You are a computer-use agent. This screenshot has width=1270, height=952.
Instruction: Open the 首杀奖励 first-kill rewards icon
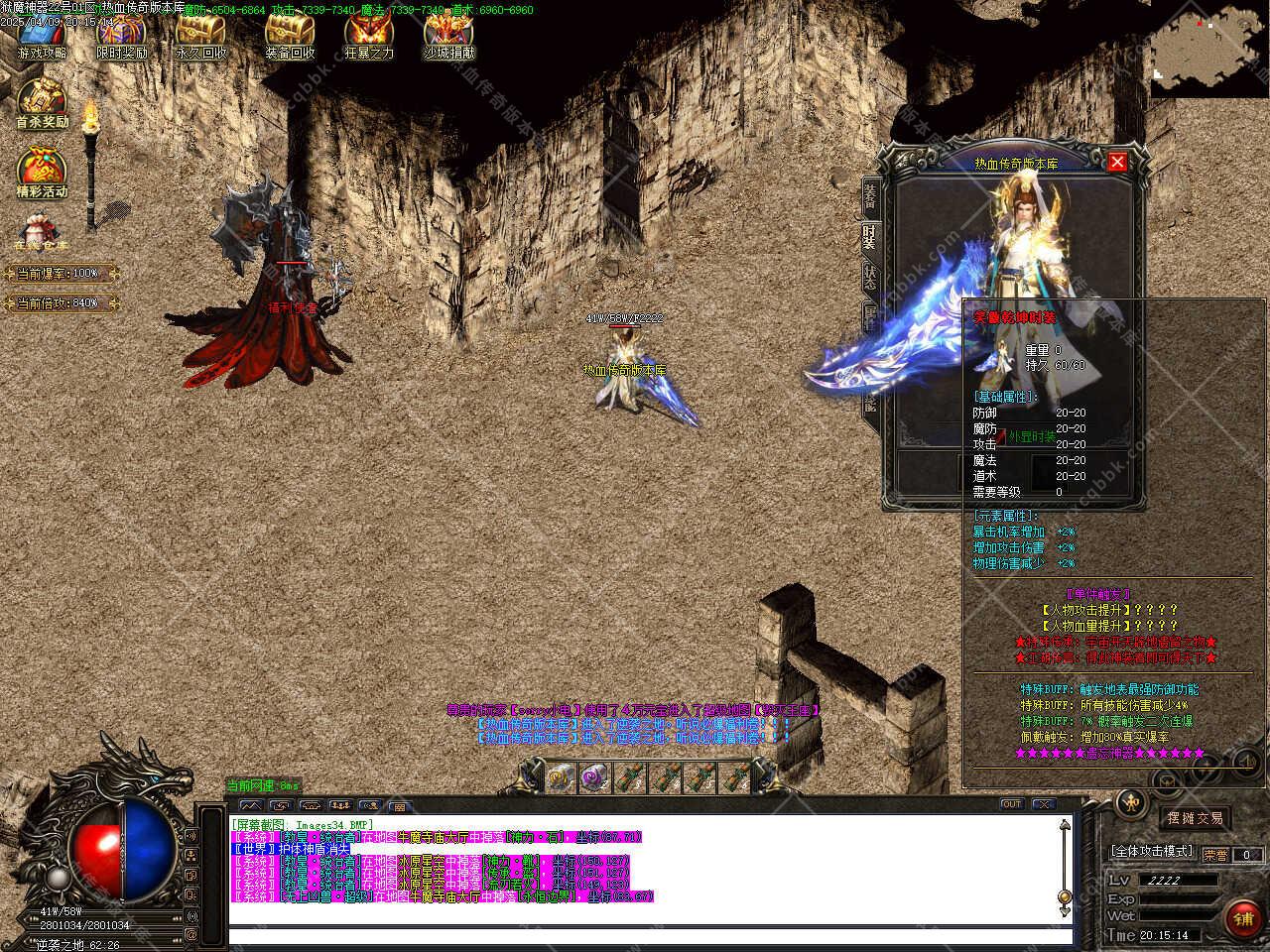pyautogui.click(x=42, y=102)
